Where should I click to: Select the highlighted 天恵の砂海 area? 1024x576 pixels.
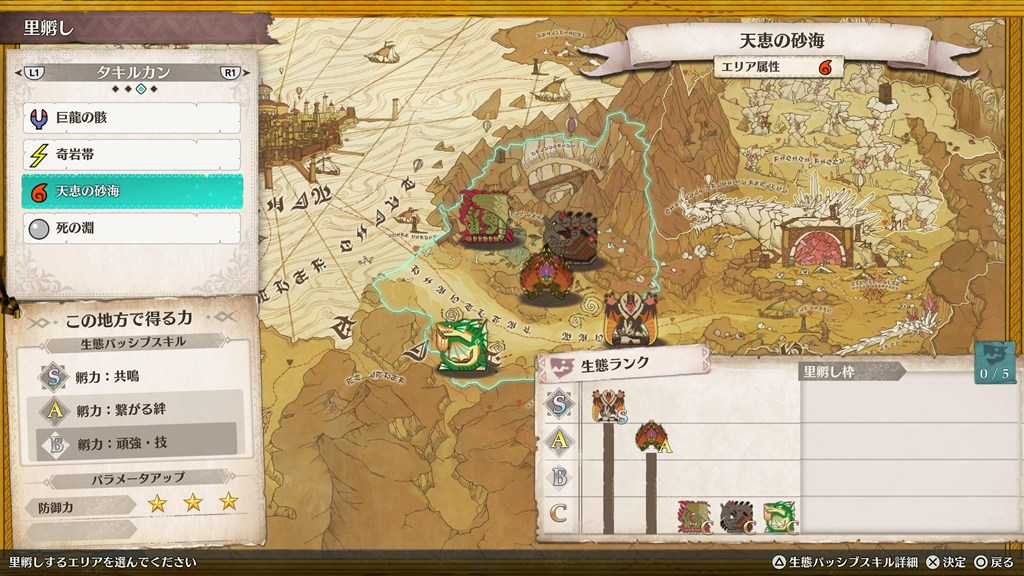click(131, 191)
